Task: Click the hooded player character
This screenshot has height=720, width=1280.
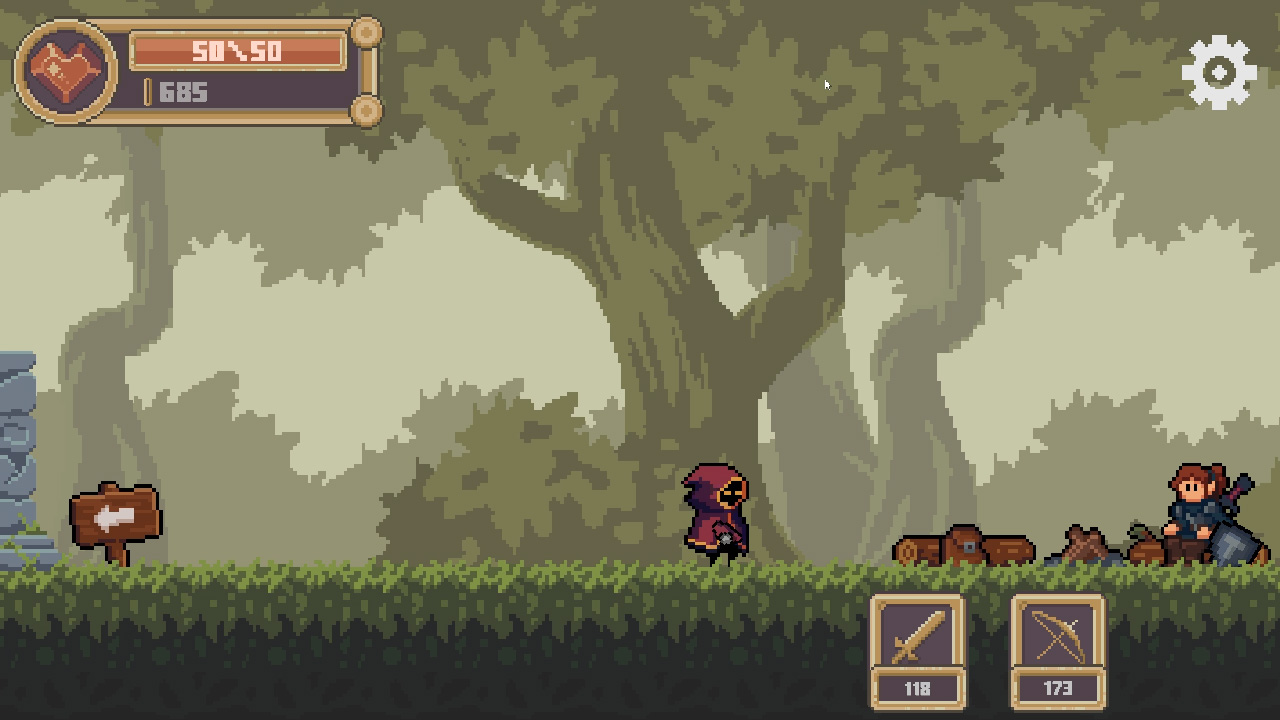Action: [x=715, y=510]
